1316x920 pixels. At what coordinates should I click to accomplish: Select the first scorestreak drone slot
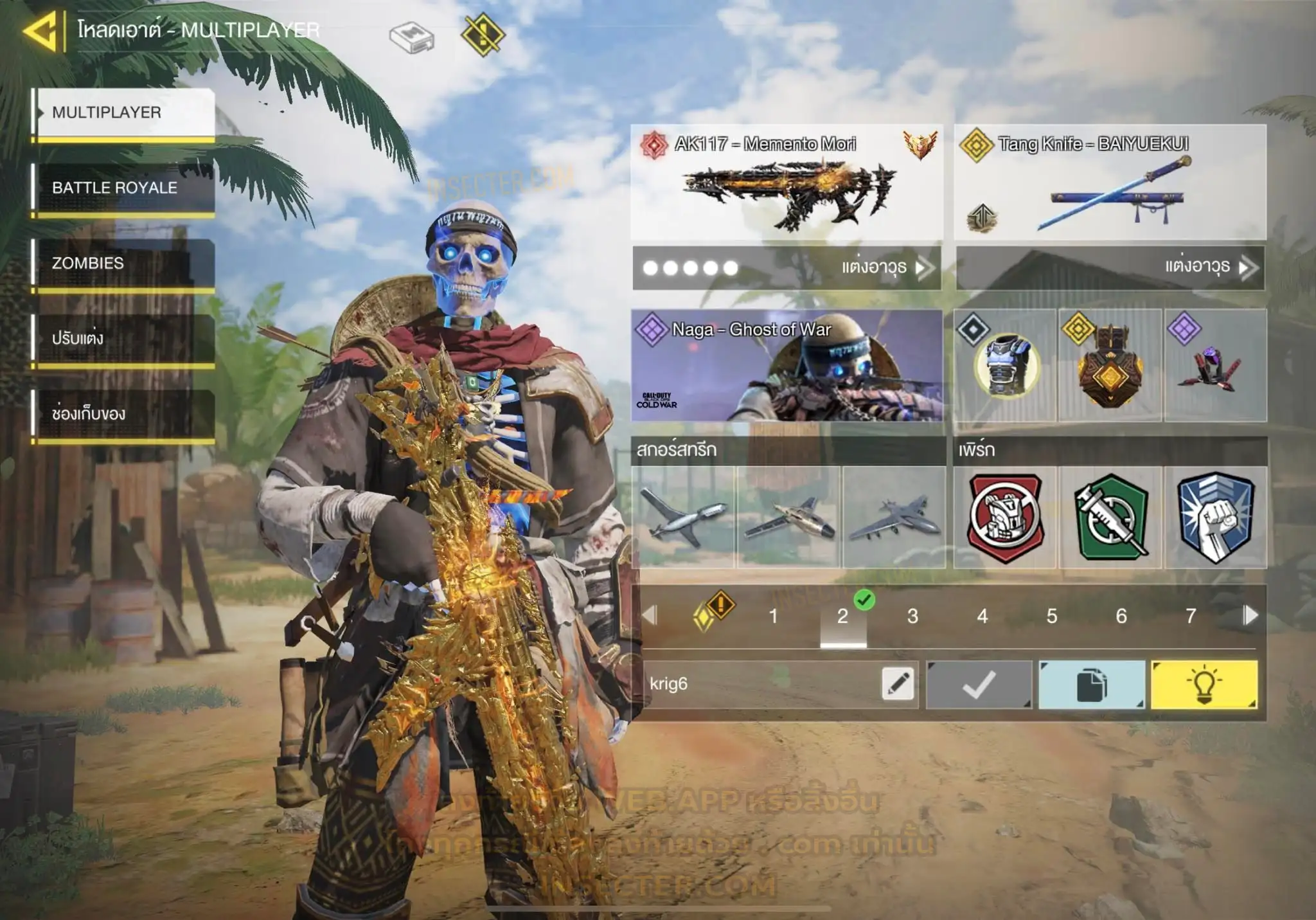pos(683,517)
